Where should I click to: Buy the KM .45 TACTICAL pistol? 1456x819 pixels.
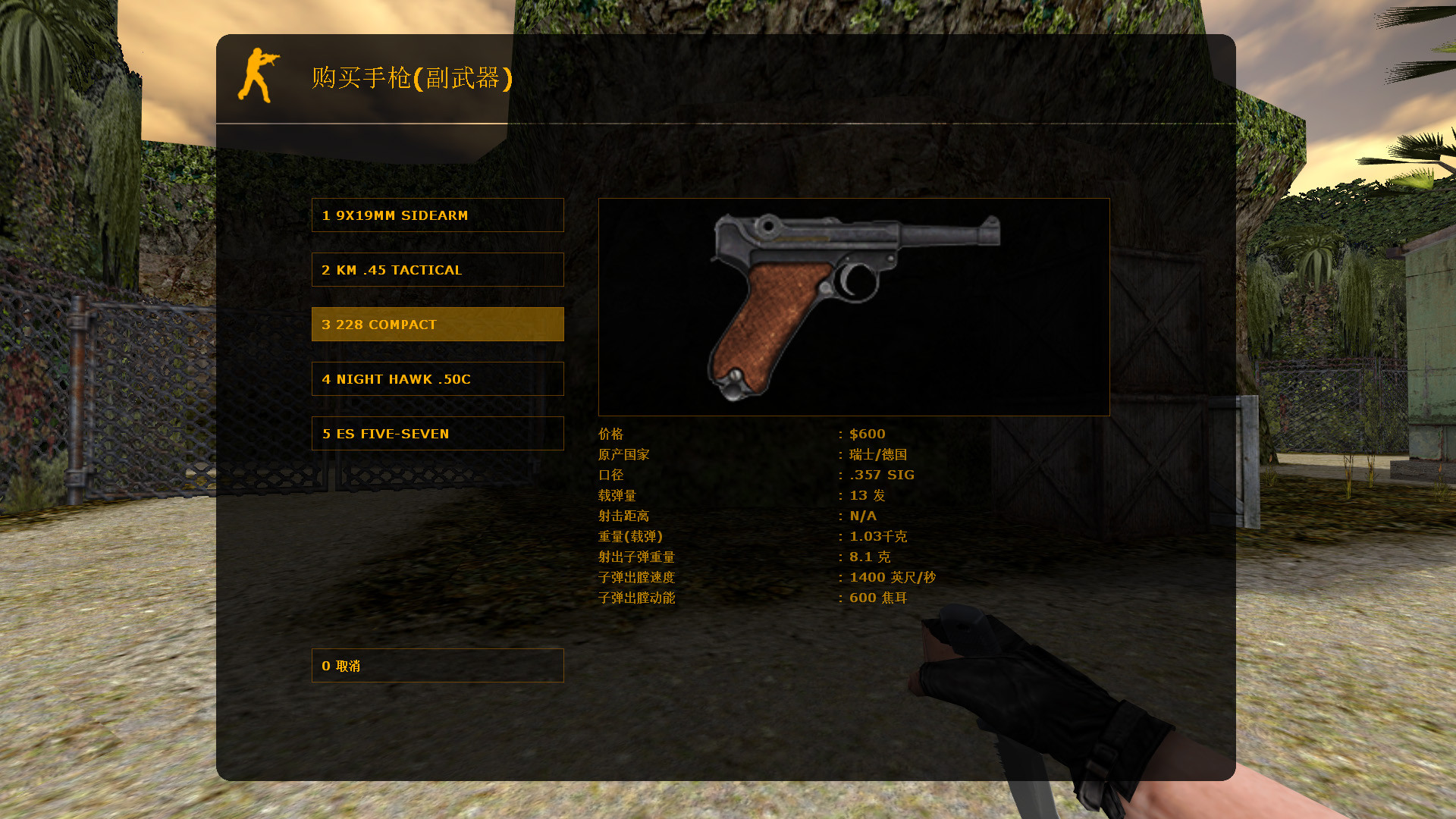(438, 269)
